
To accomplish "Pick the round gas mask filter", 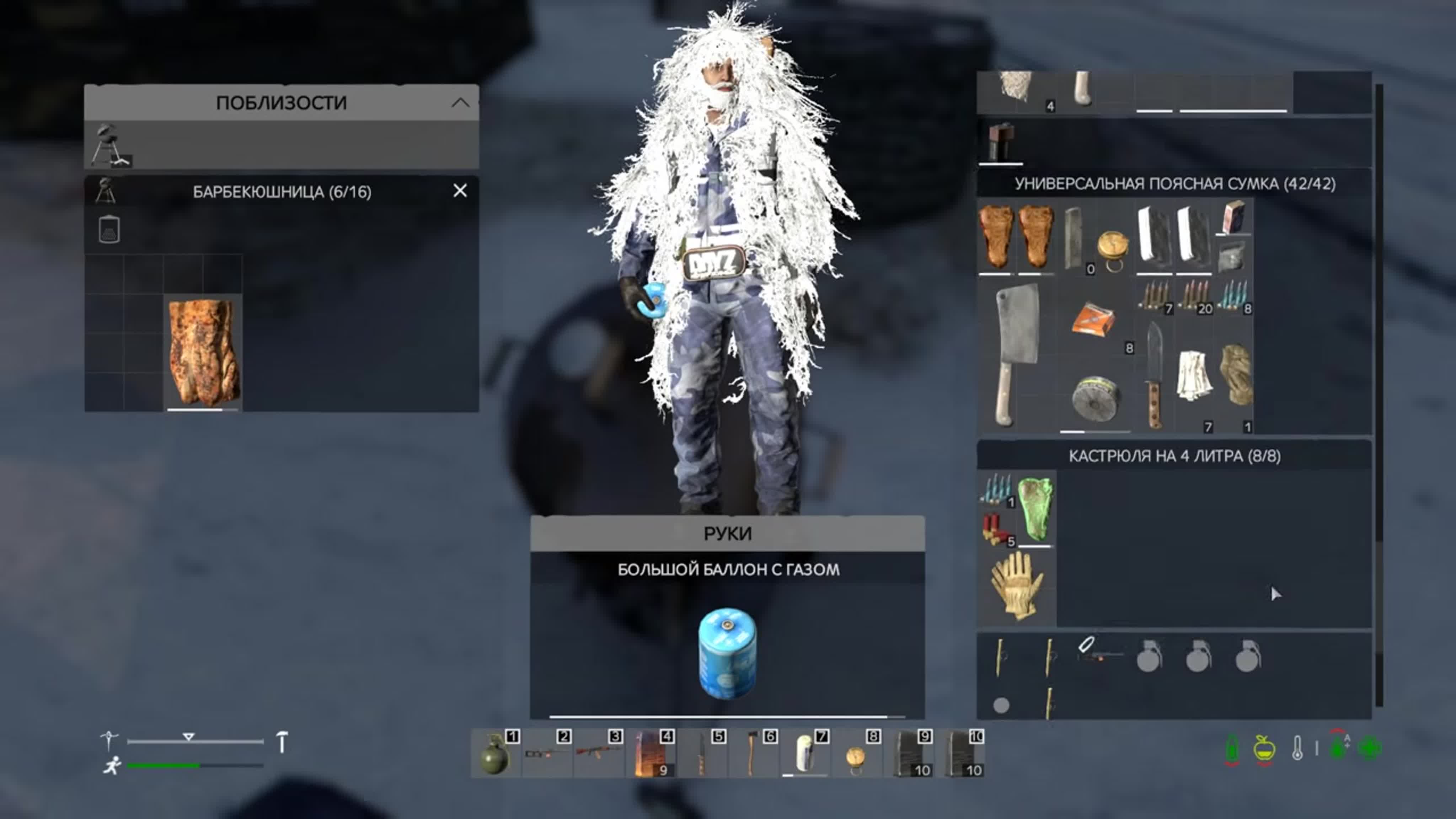I will click(x=1094, y=399).
